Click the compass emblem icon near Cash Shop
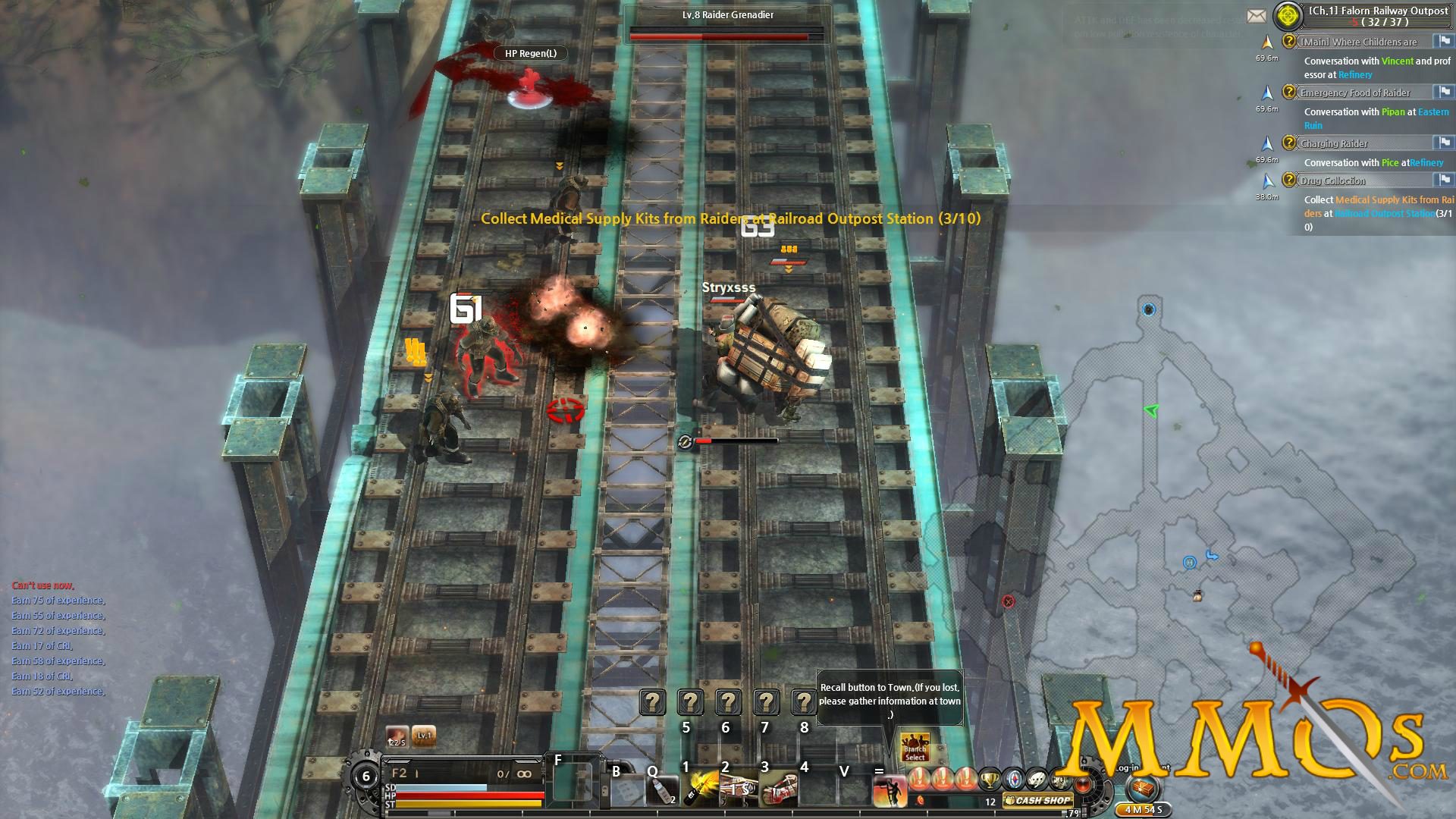 coord(1013,779)
